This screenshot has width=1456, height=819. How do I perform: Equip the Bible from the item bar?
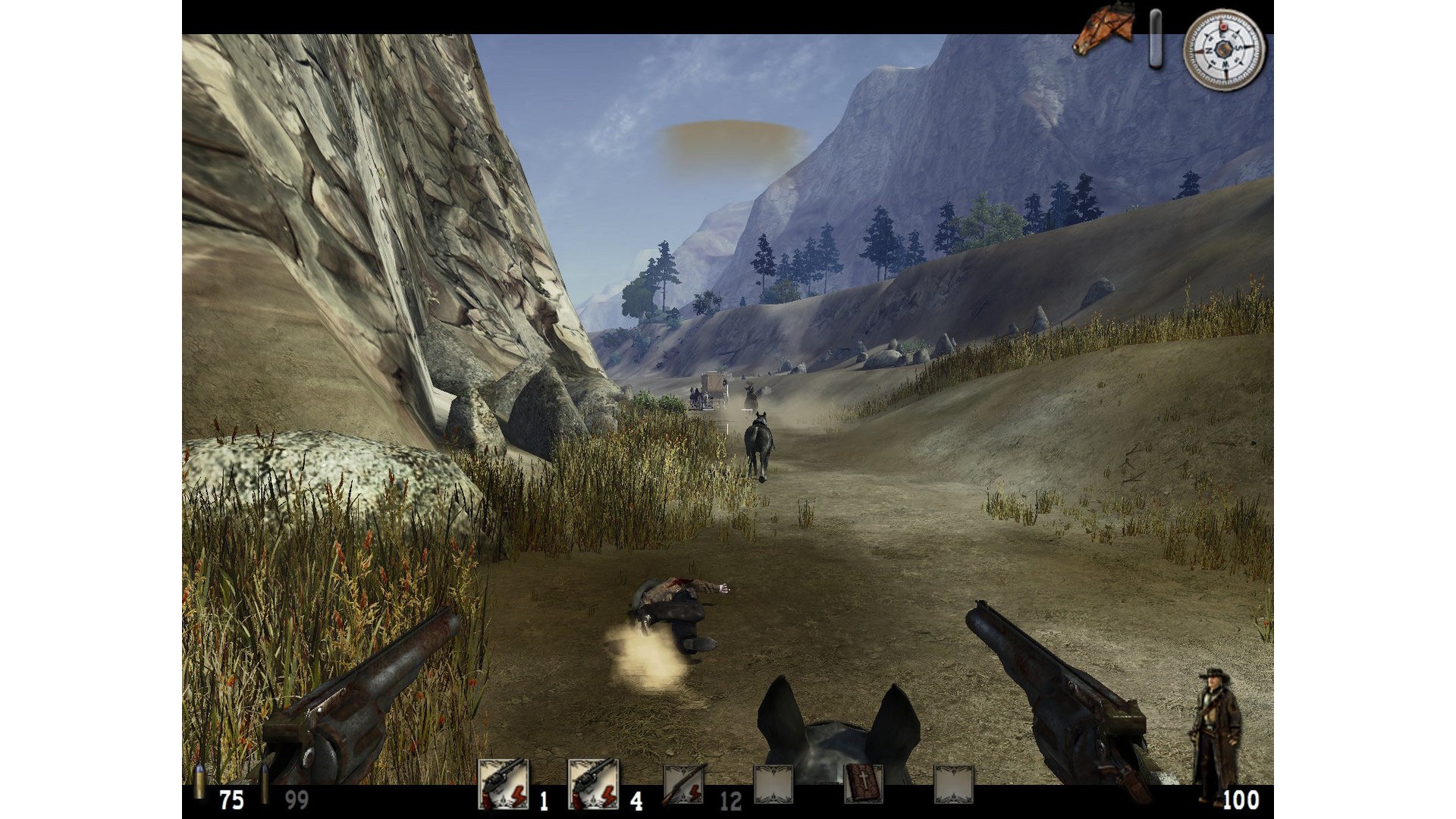[x=864, y=784]
